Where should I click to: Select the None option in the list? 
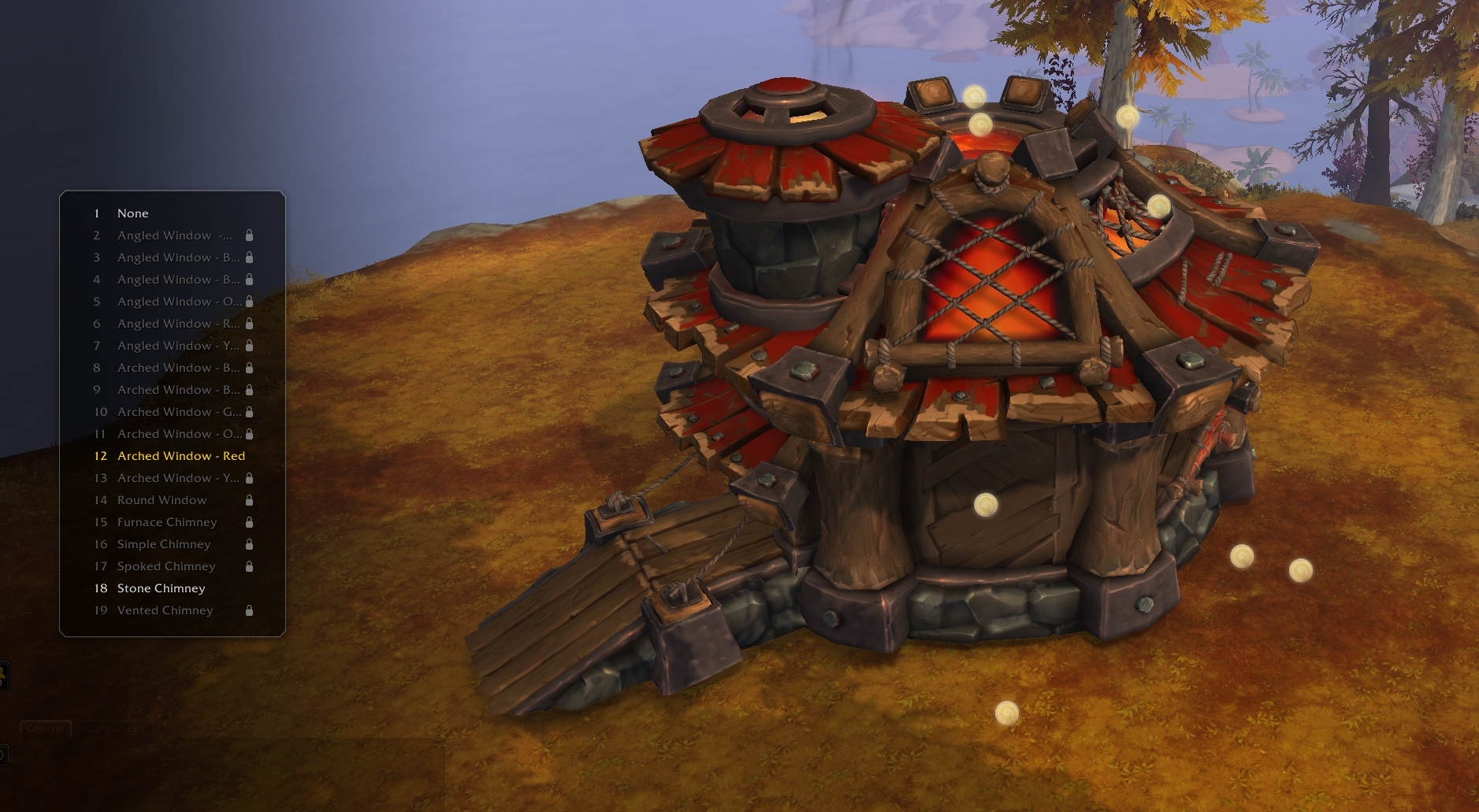132,213
